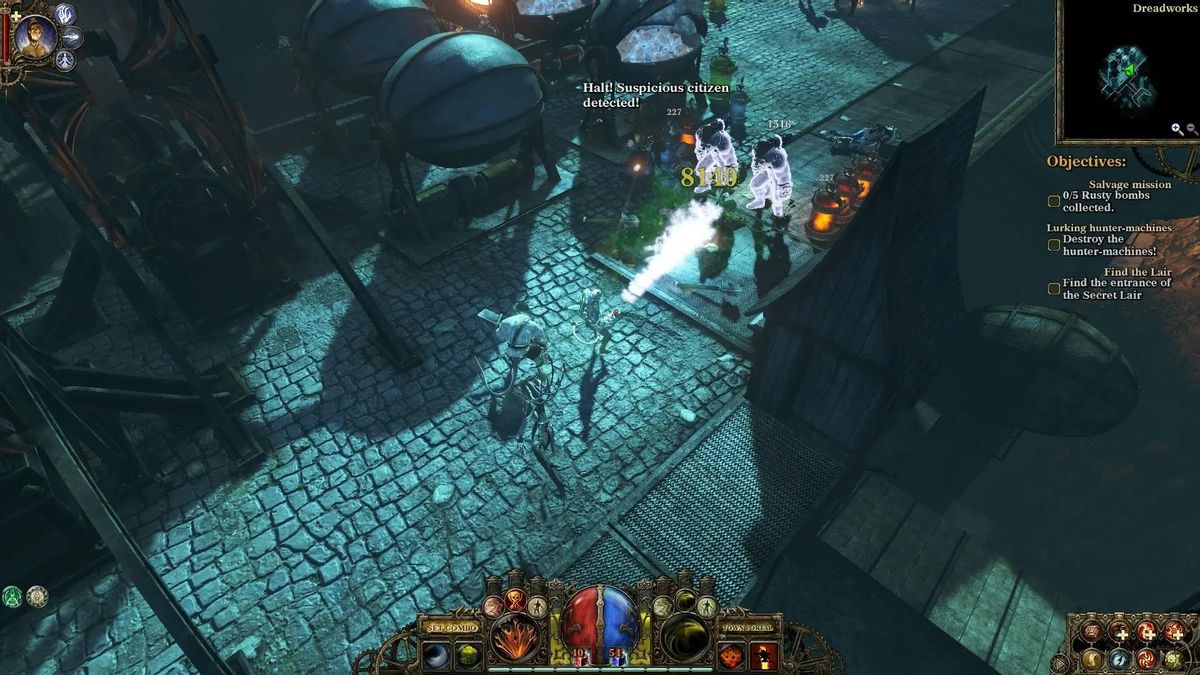
Task: Select the red skull power-up above the left skill
Action: tap(516, 600)
